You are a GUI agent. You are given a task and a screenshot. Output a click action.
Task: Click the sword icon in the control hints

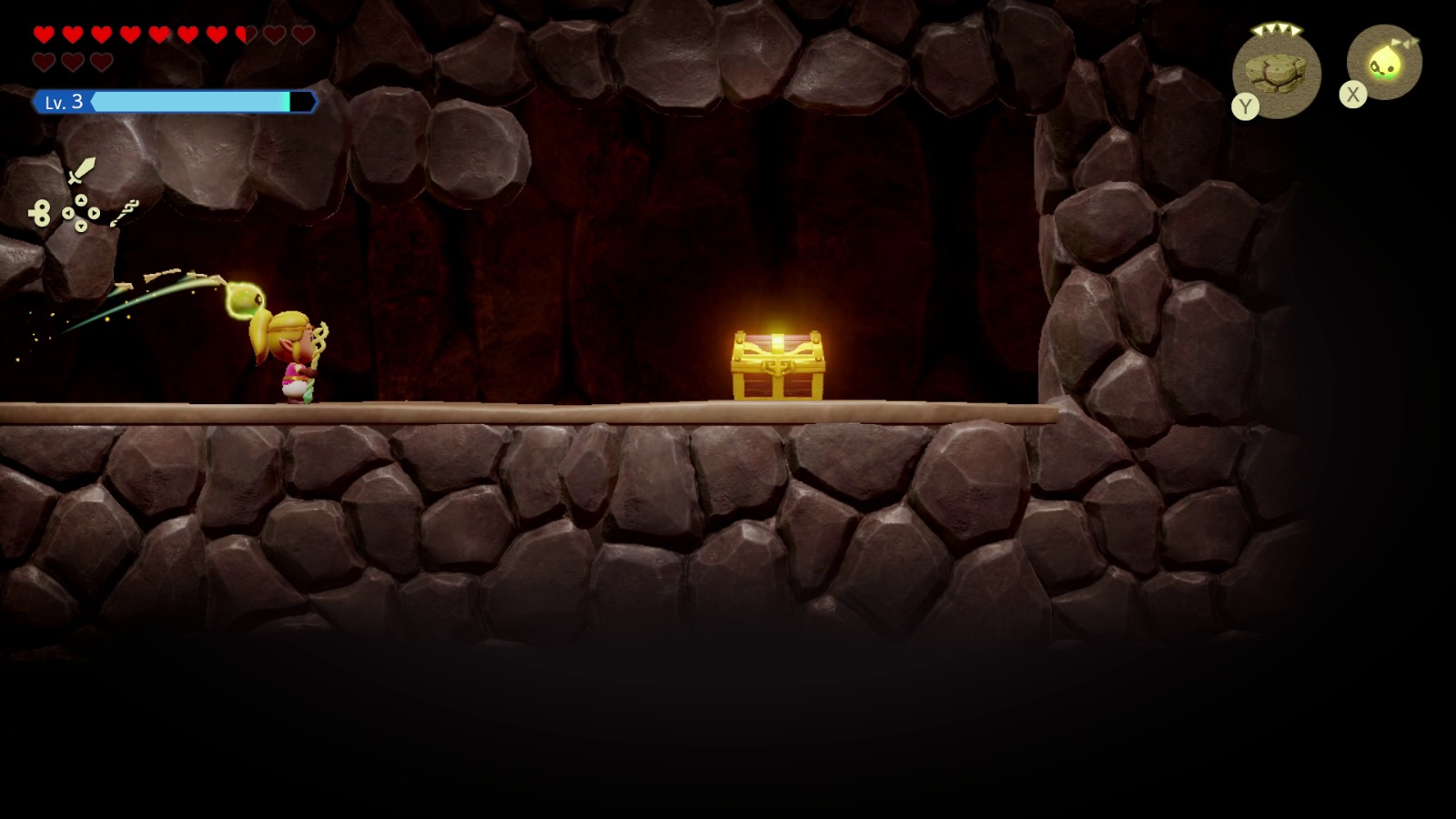tap(83, 172)
